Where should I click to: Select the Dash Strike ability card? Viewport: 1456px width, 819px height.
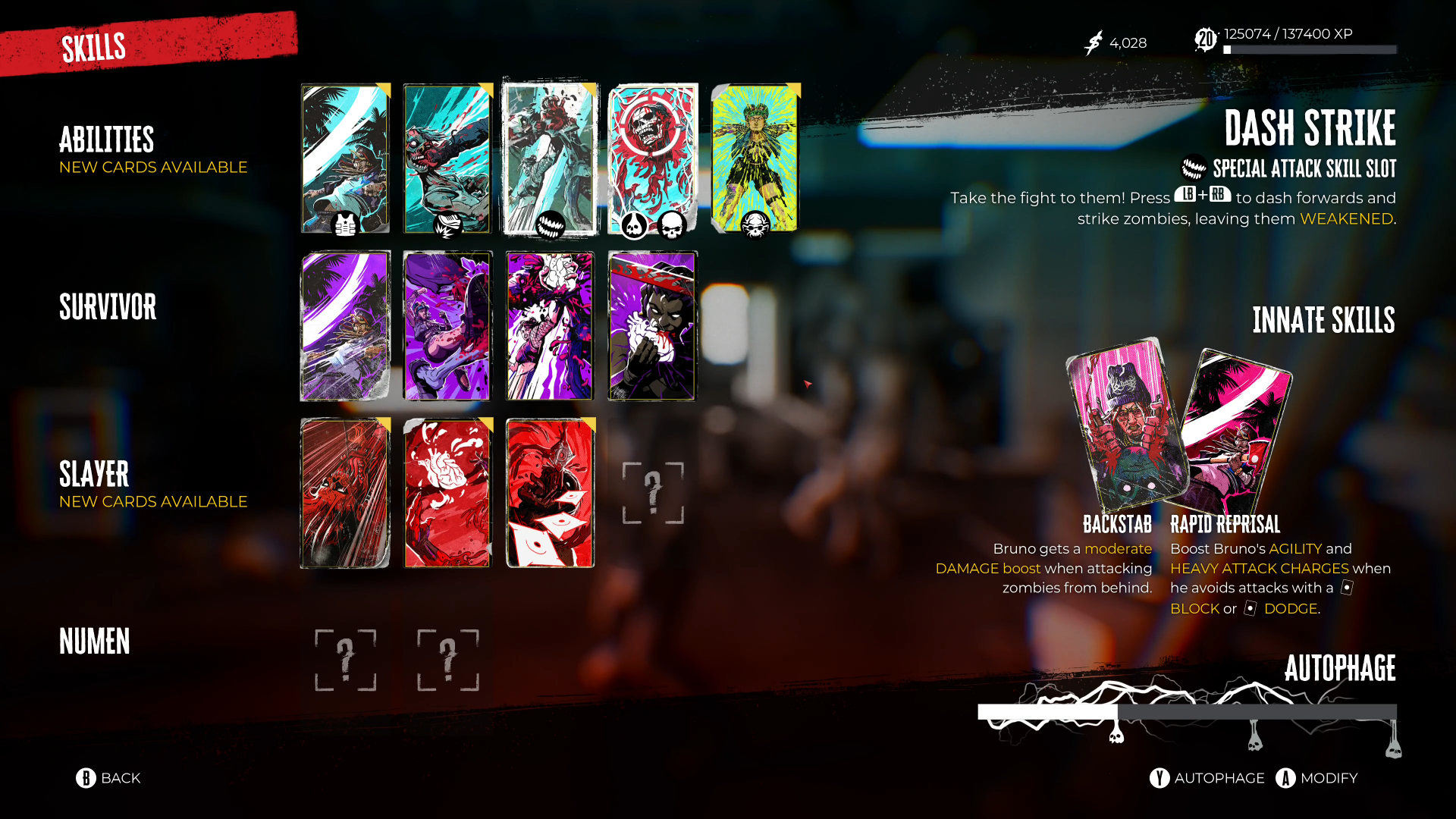pos(550,158)
